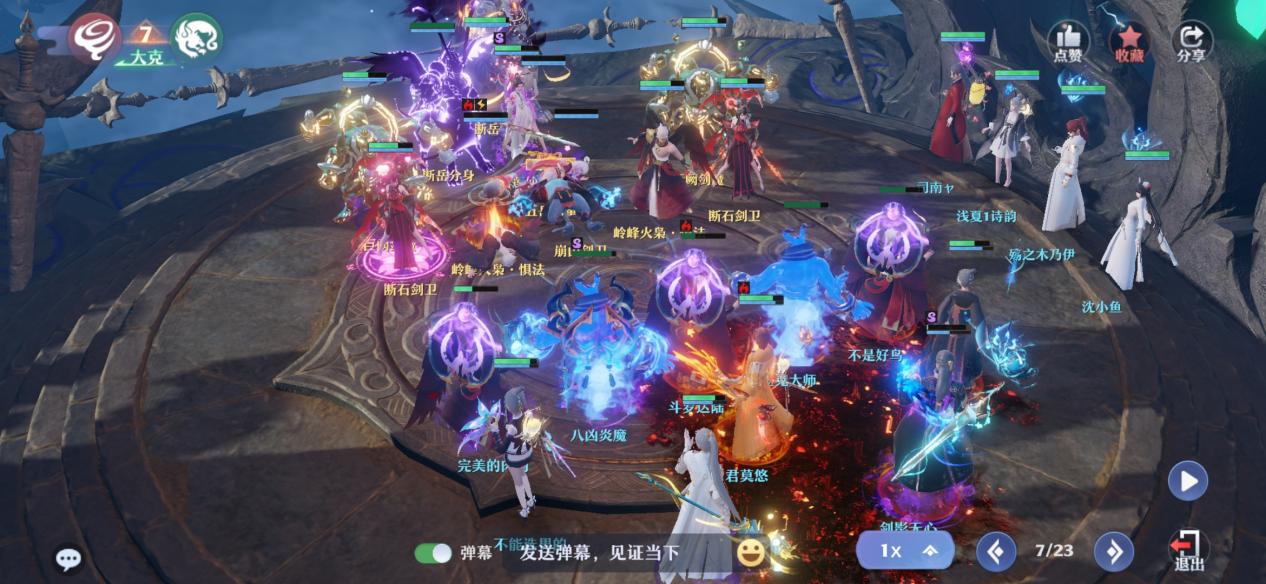This screenshot has height=584, width=1266.
Task: Open the chat speech bubble icon
Action: click(68, 559)
